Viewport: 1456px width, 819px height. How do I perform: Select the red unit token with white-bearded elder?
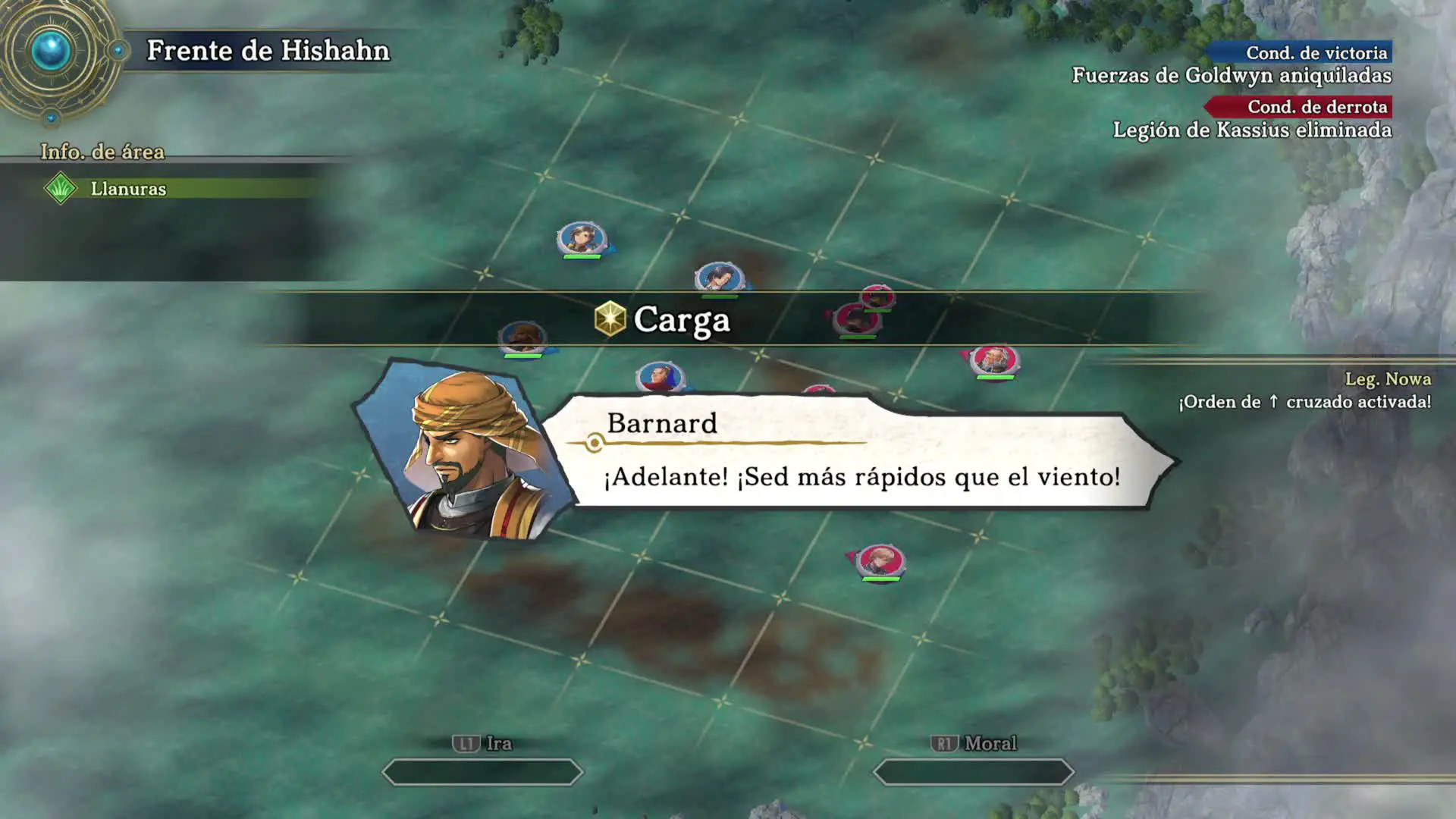994,359
